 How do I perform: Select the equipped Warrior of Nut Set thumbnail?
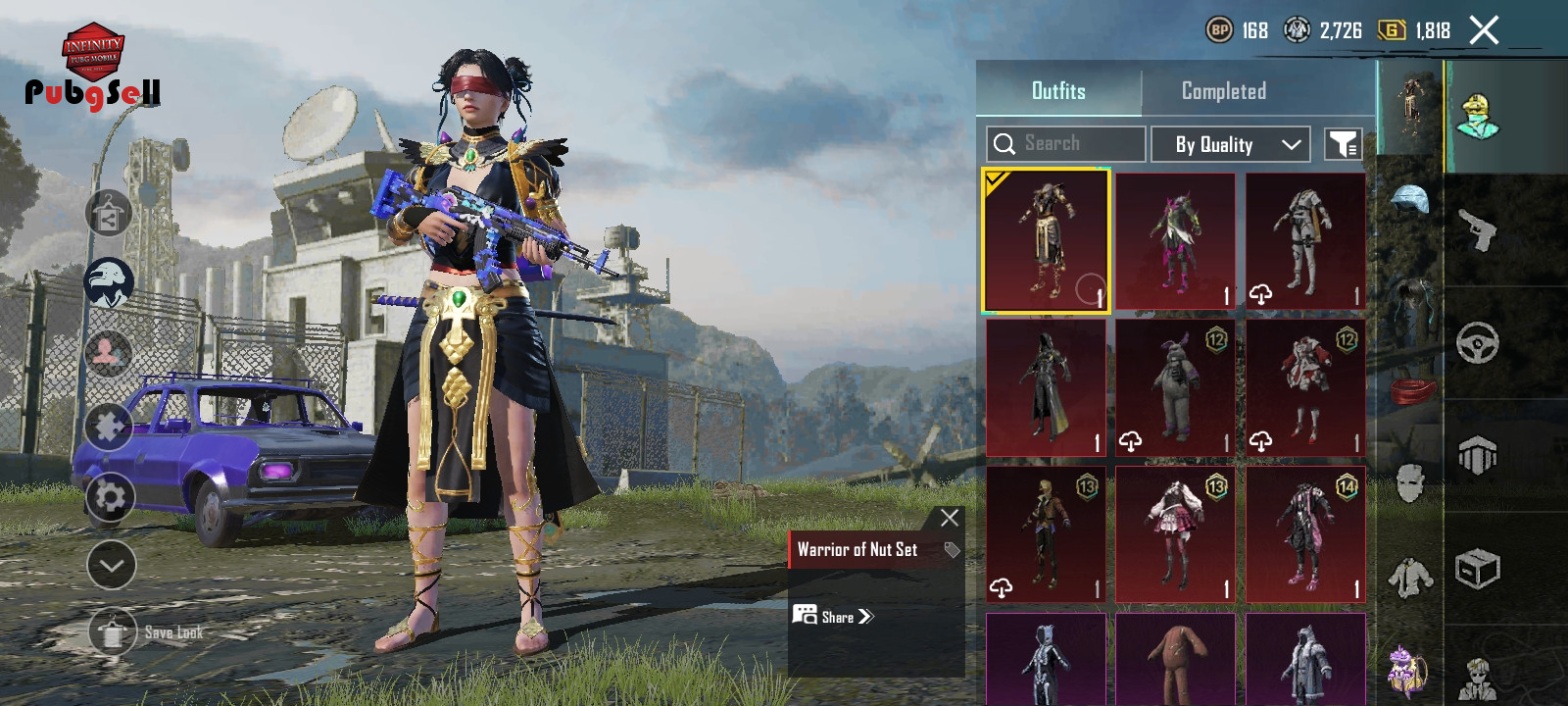[1046, 241]
